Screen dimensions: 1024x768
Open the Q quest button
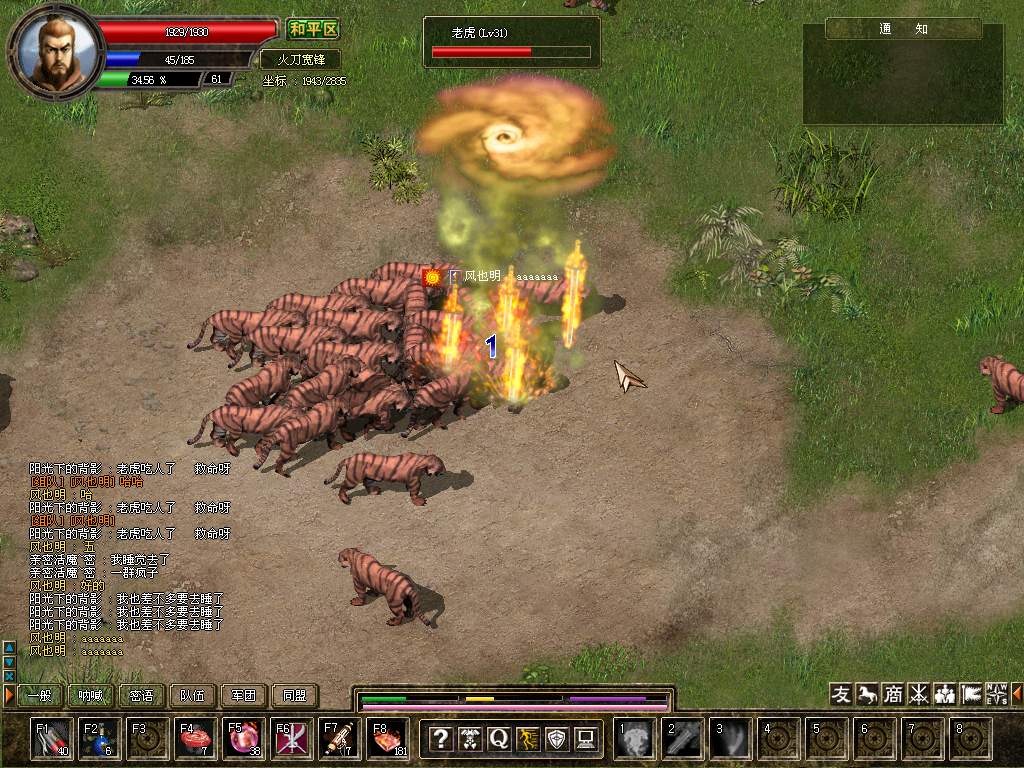pyautogui.click(x=498, y=739)
